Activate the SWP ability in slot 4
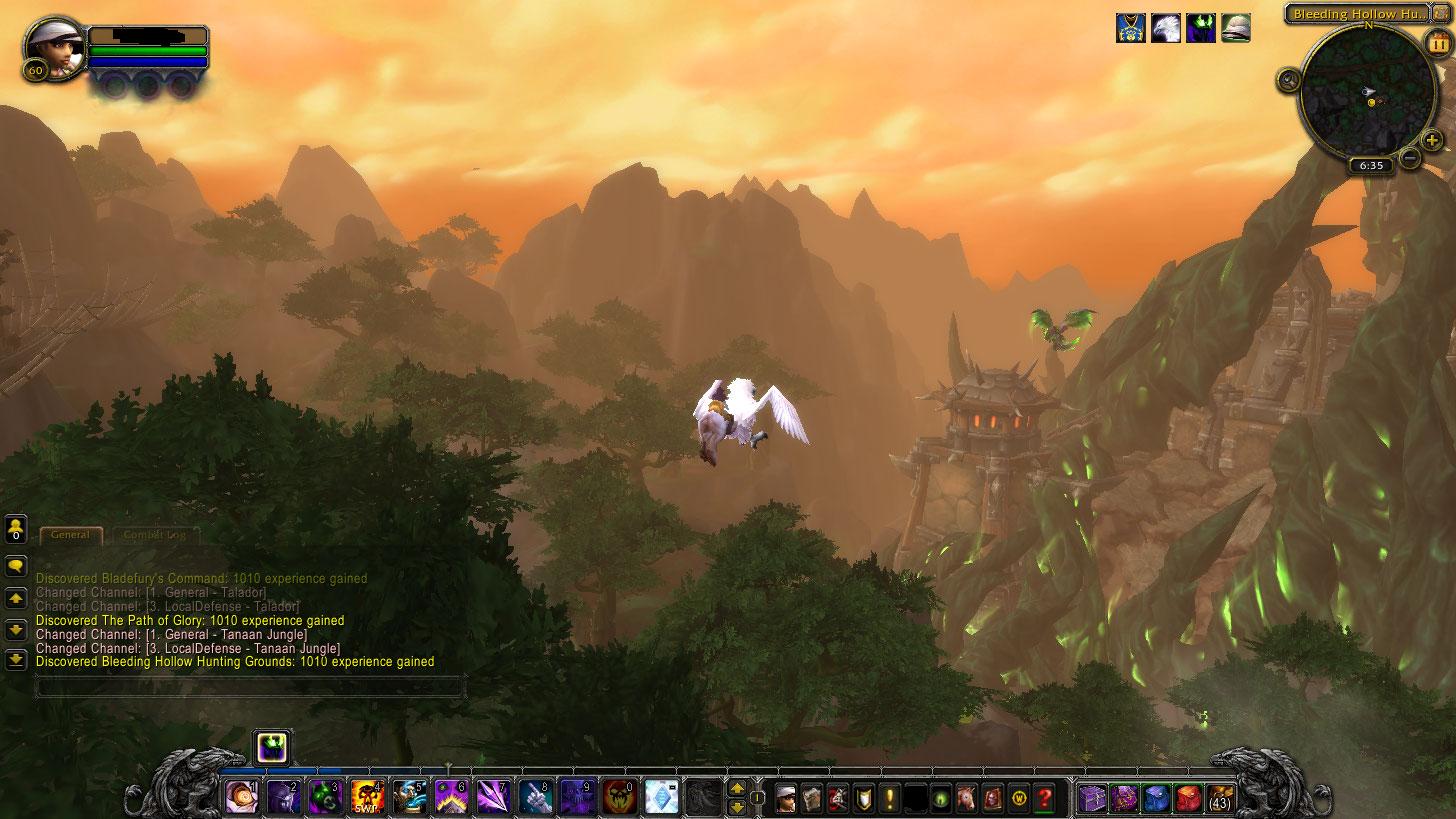 [x=367, y=798]
